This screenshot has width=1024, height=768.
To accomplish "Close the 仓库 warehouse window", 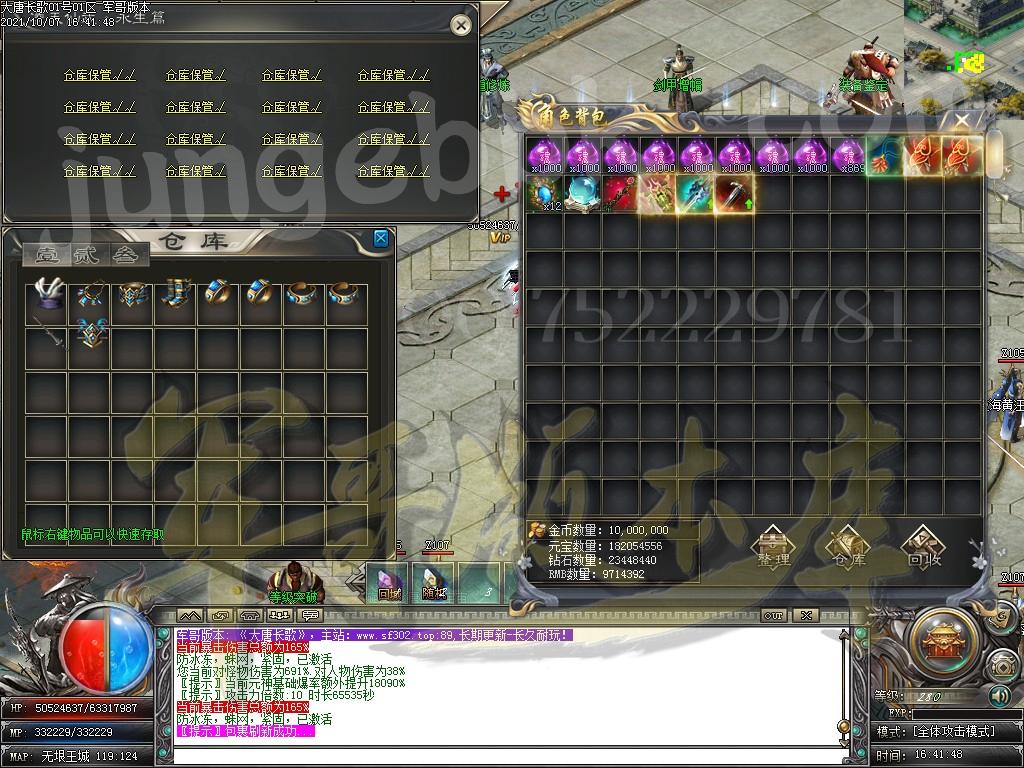I will coord(381,238).
